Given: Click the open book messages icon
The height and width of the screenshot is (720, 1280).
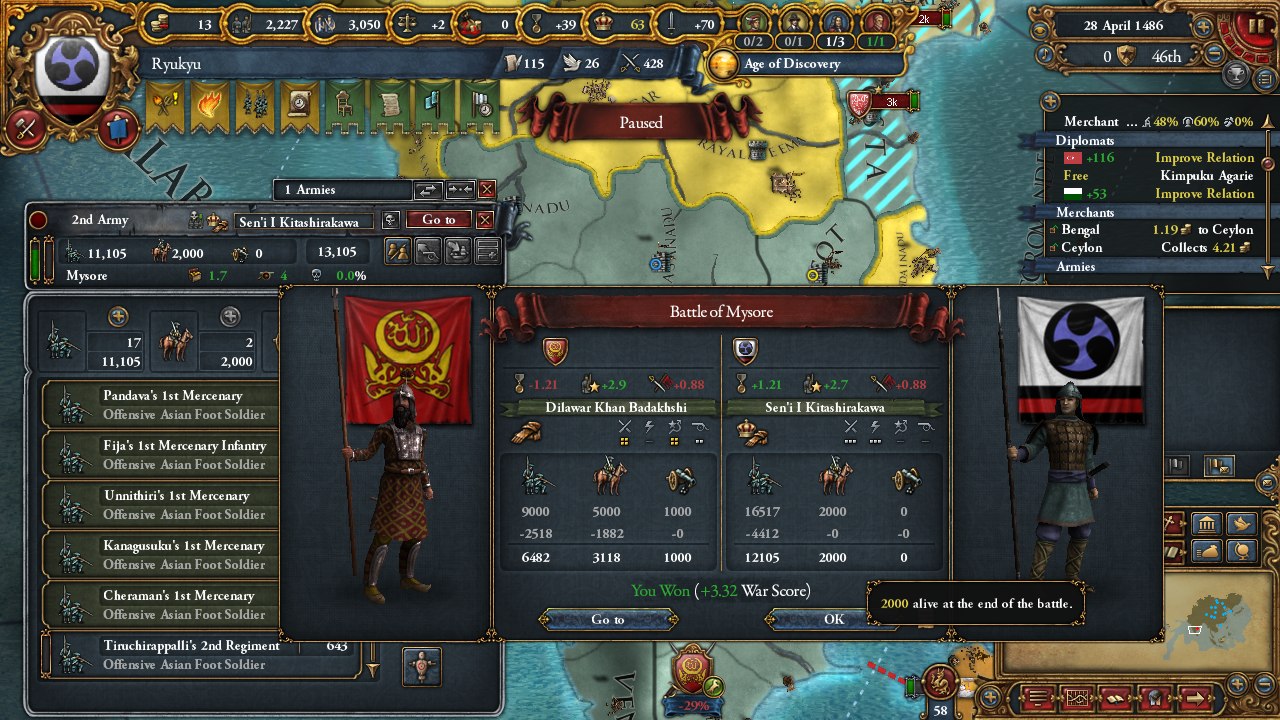Looking at the screenshot, I should point(1116,700).
